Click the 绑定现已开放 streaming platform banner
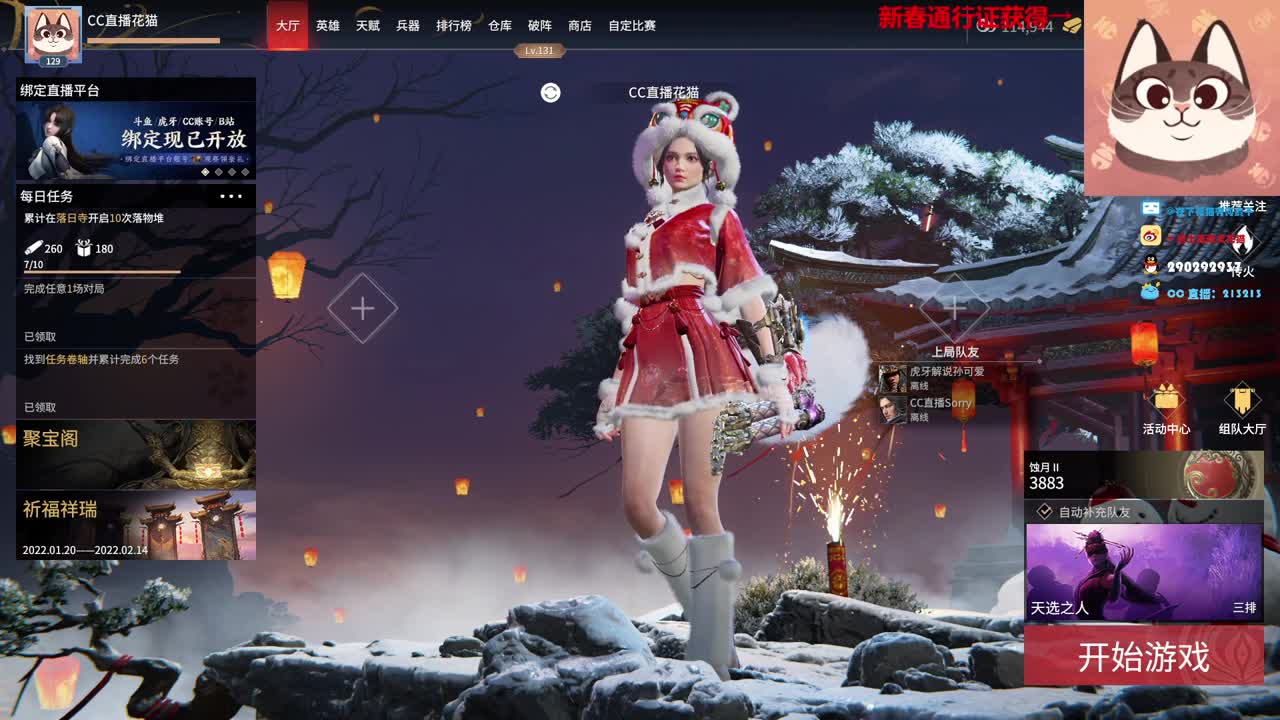Screen dimensions: 1280x720 [137, 138]
